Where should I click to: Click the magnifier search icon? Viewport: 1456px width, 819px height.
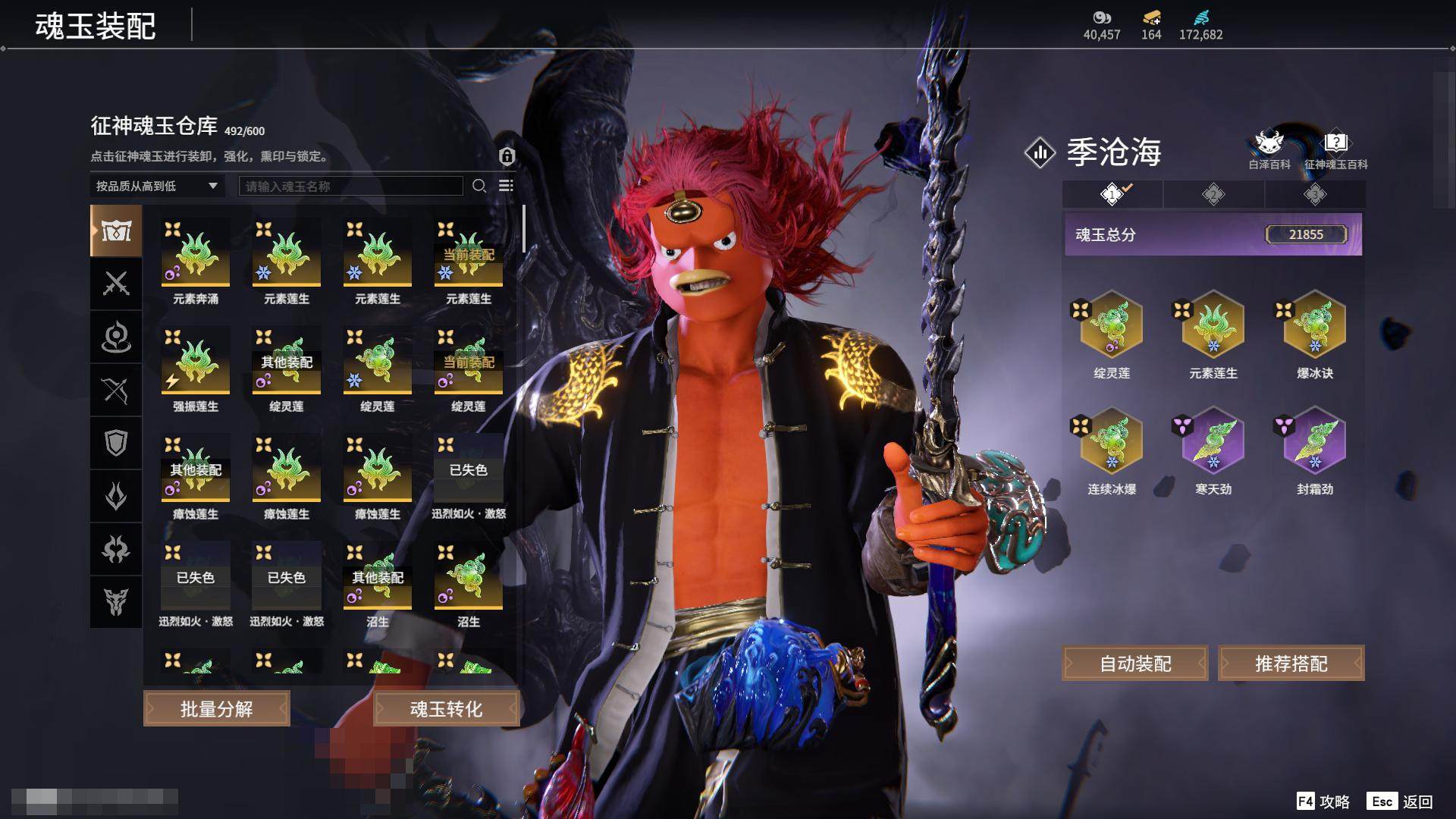coord(479,186)
